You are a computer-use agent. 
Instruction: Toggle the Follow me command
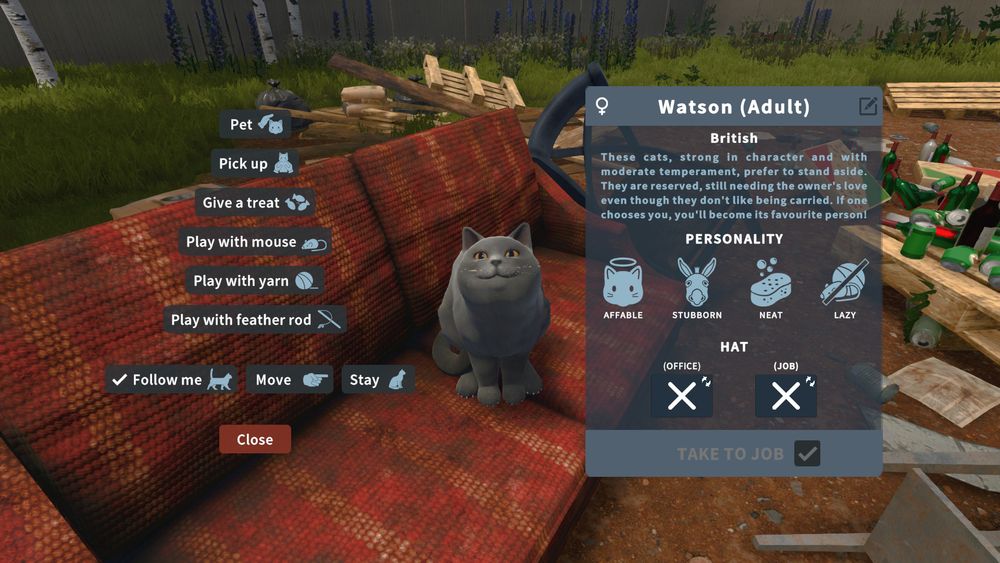pos(171,380)
